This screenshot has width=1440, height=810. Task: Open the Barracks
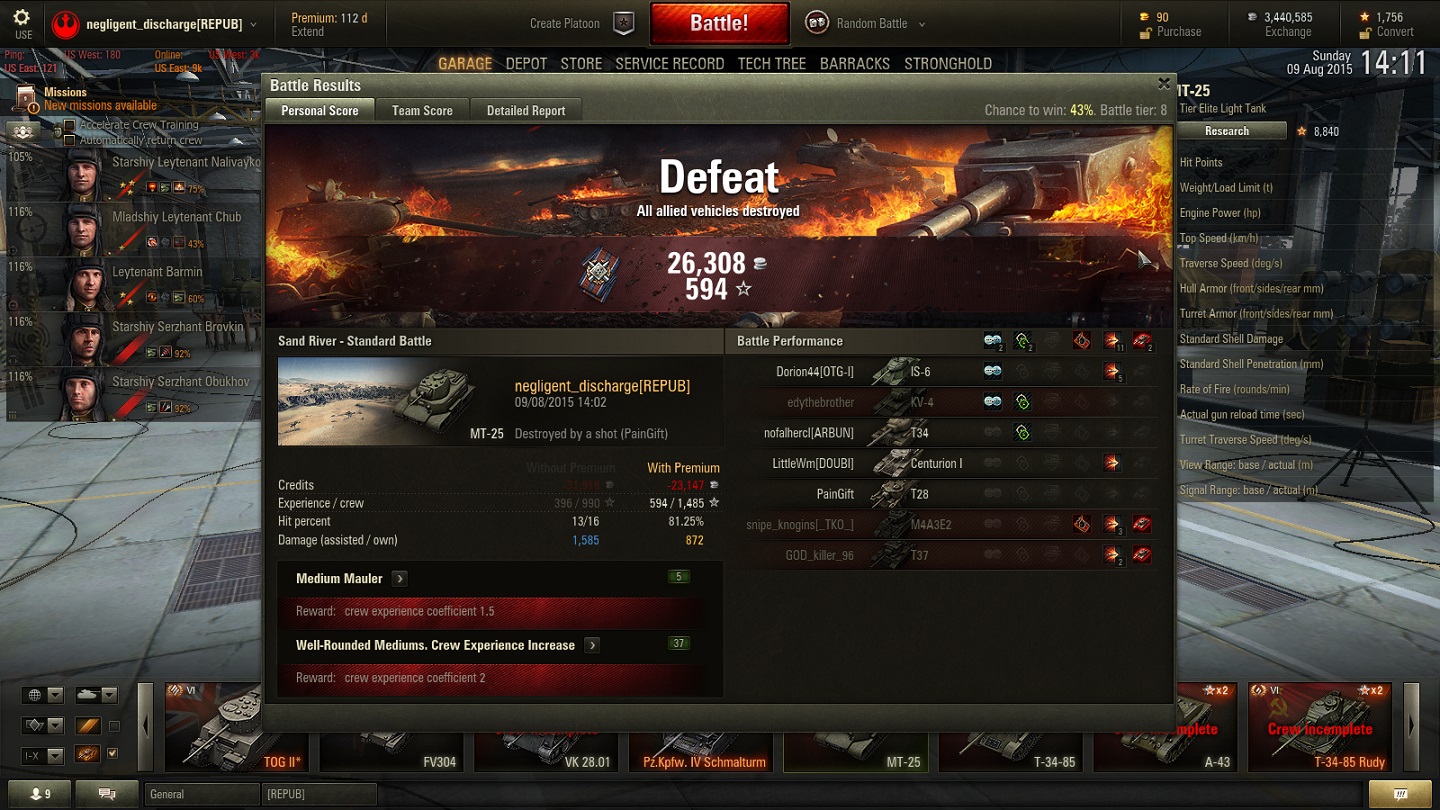(854, 63)
